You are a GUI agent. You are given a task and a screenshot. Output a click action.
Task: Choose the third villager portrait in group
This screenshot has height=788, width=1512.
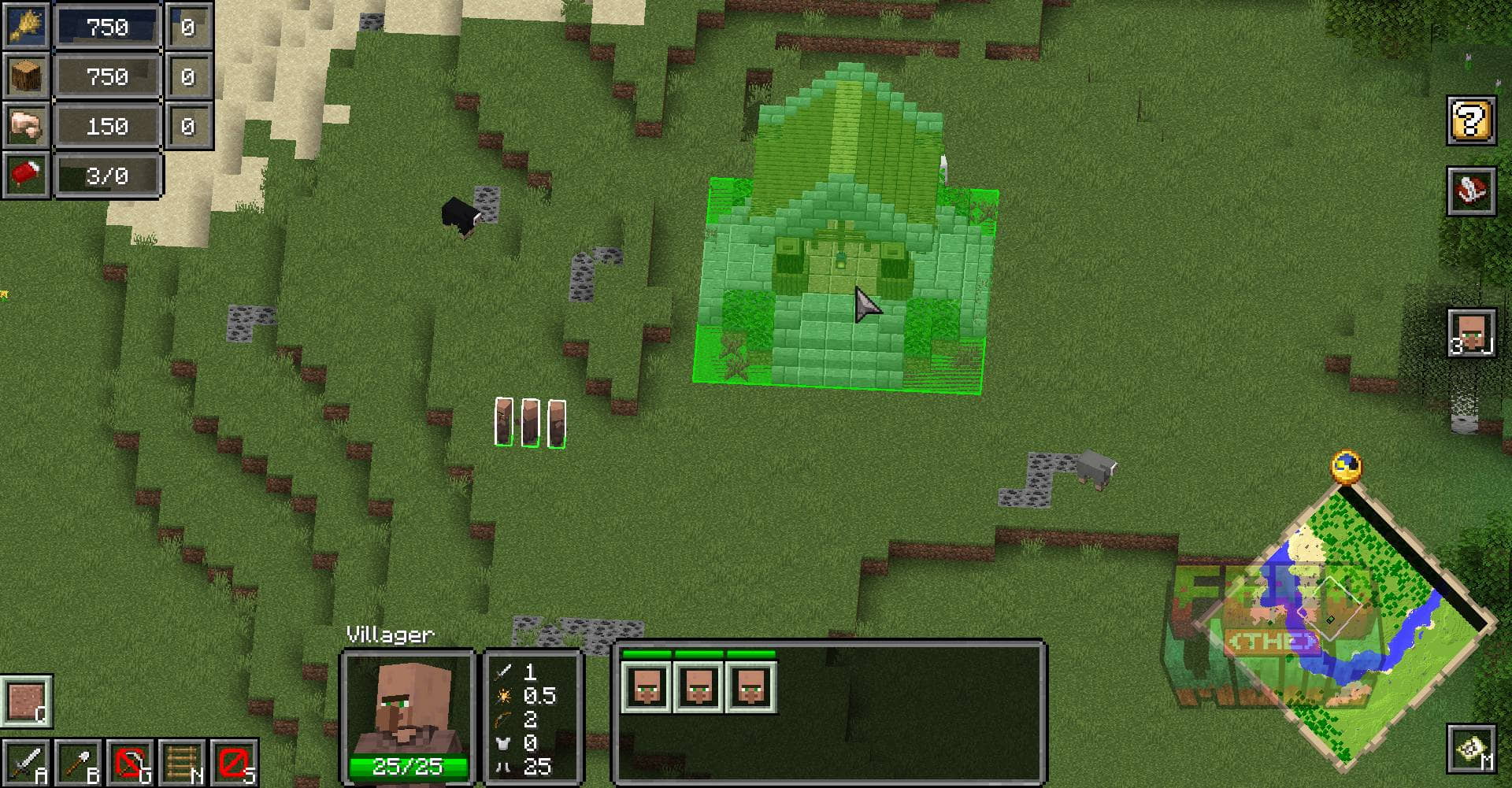[750, 687]
